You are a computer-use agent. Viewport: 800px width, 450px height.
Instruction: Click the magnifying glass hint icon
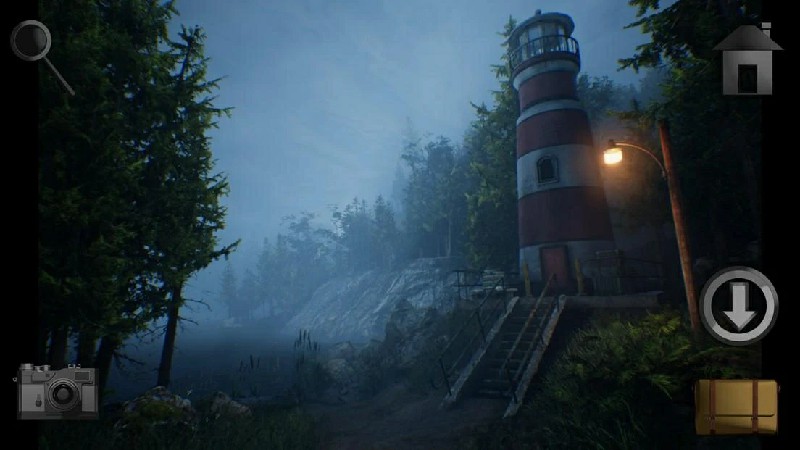33,43
